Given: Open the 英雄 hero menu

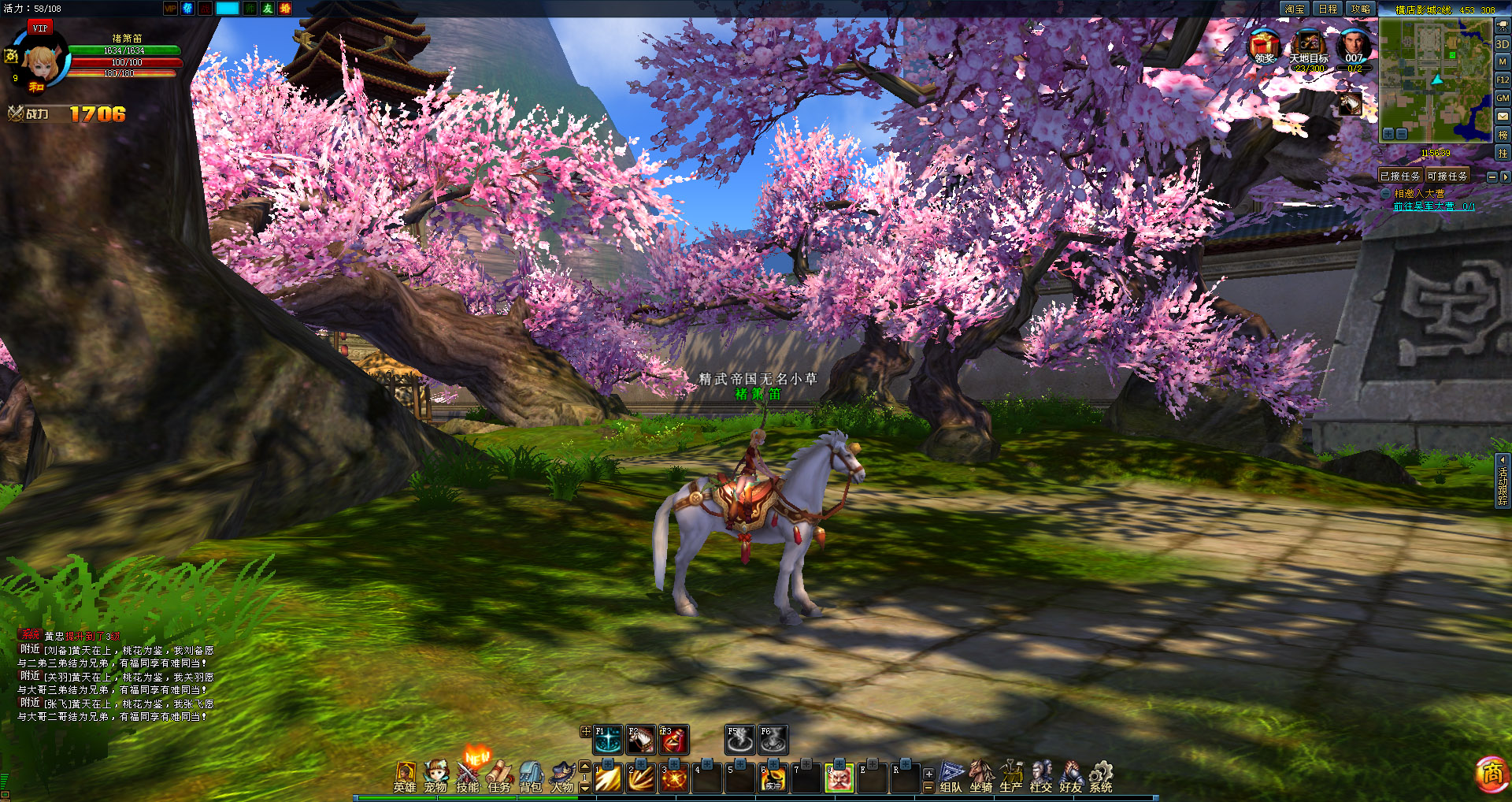Looking at the screenshot, I should tap(405, 776).
